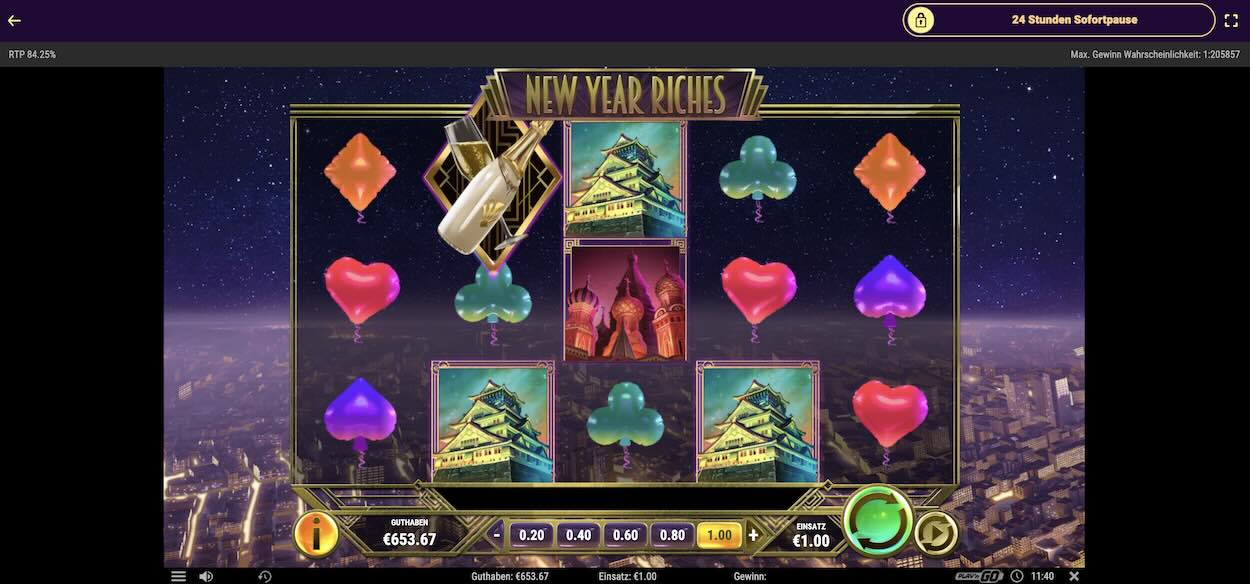Image resolution: width=1250 pixels, height=584 pixels.
Task: Toggle the sound speaker icon
Action: coord(206,576)
